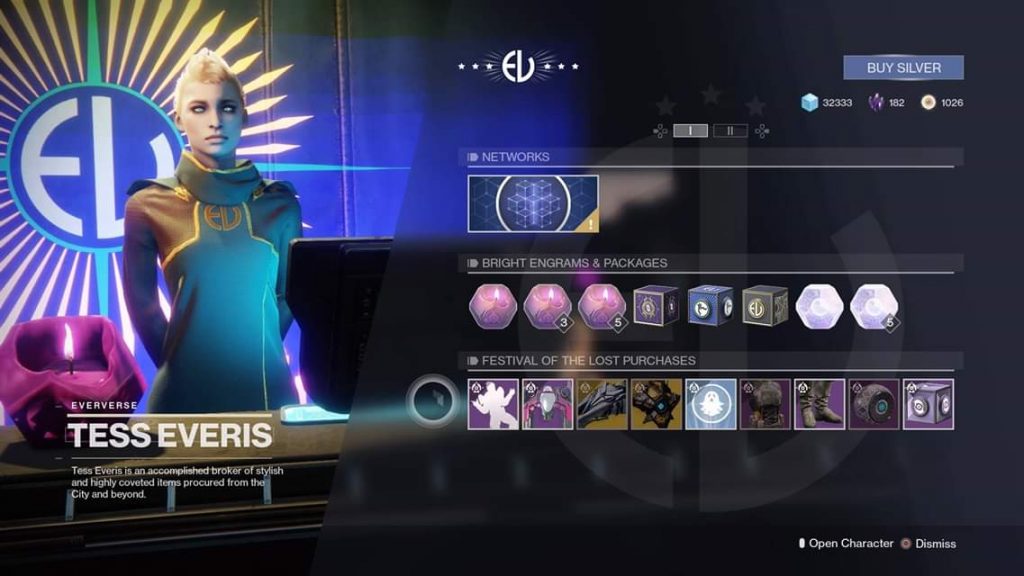Select the pink engram with 3 stack
The height and width of the screenshot is (576, 1024).
(x=547, y=305)
